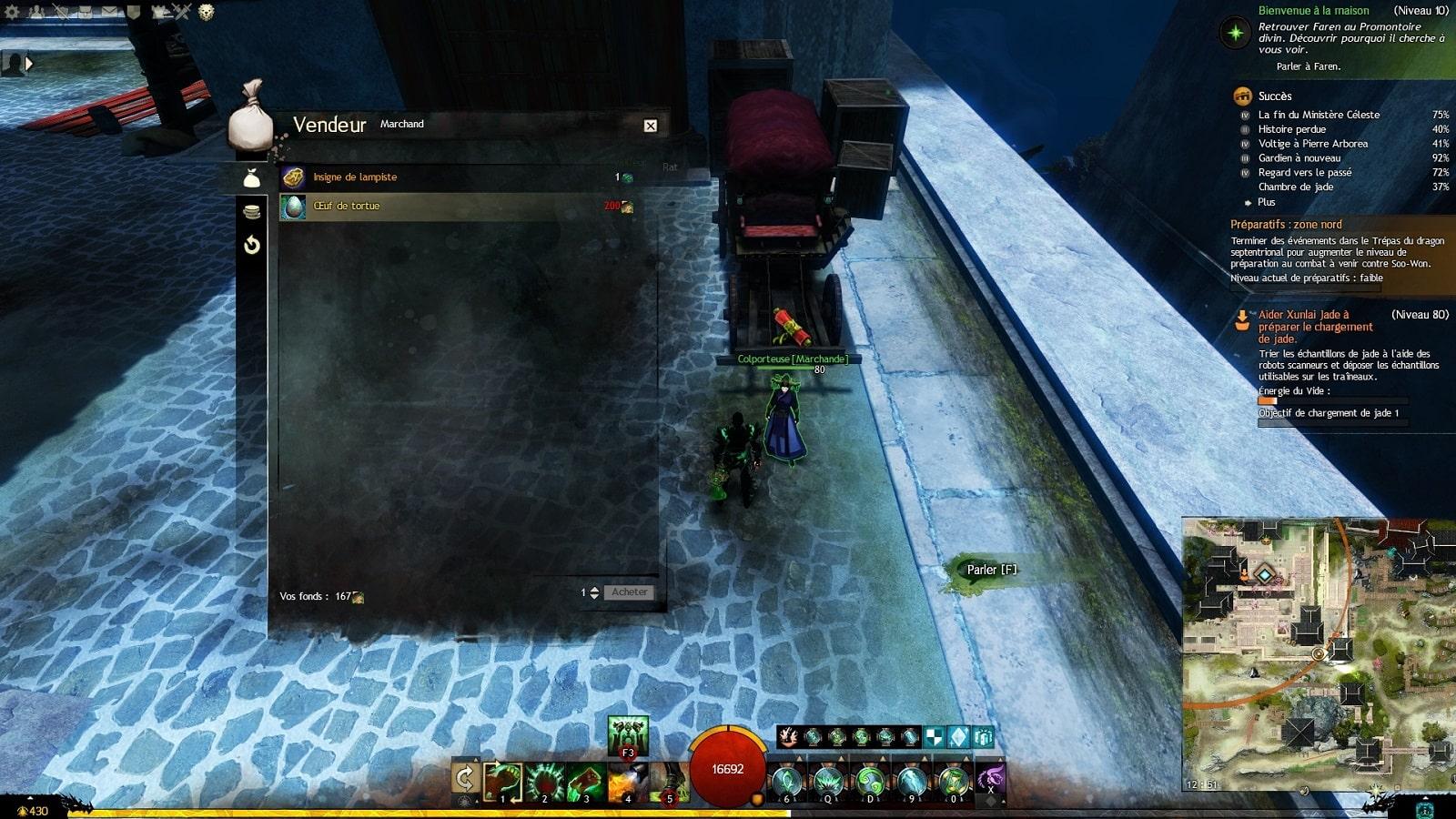1456x819 pixels.
Task: Adjust the purchase quantity stepper arrows
Action: pyautogui.click(x=594, y=592)
